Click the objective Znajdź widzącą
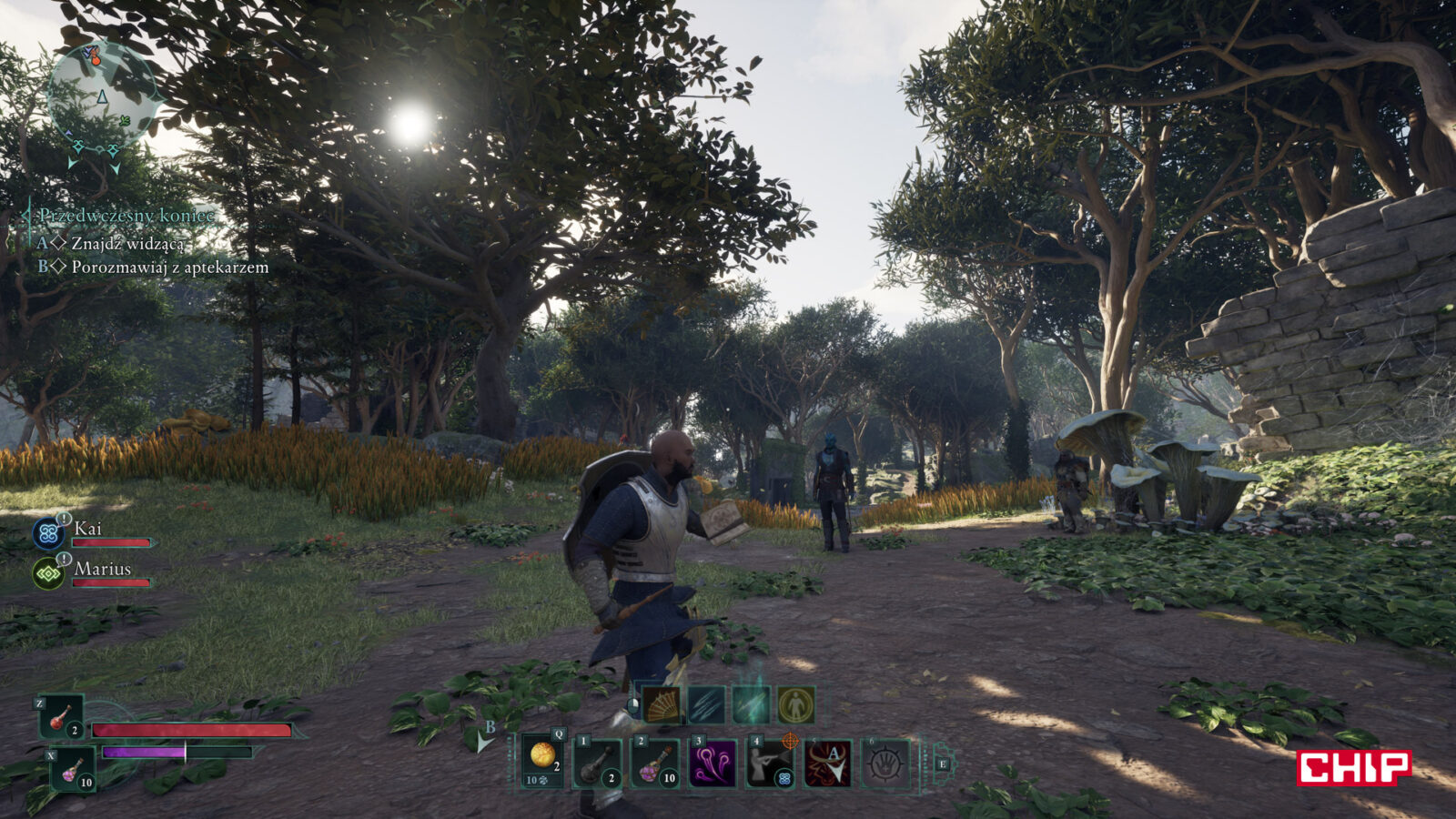Image resolution: width=1456 pixels, height=819 pixels. (x=127, y=243)
